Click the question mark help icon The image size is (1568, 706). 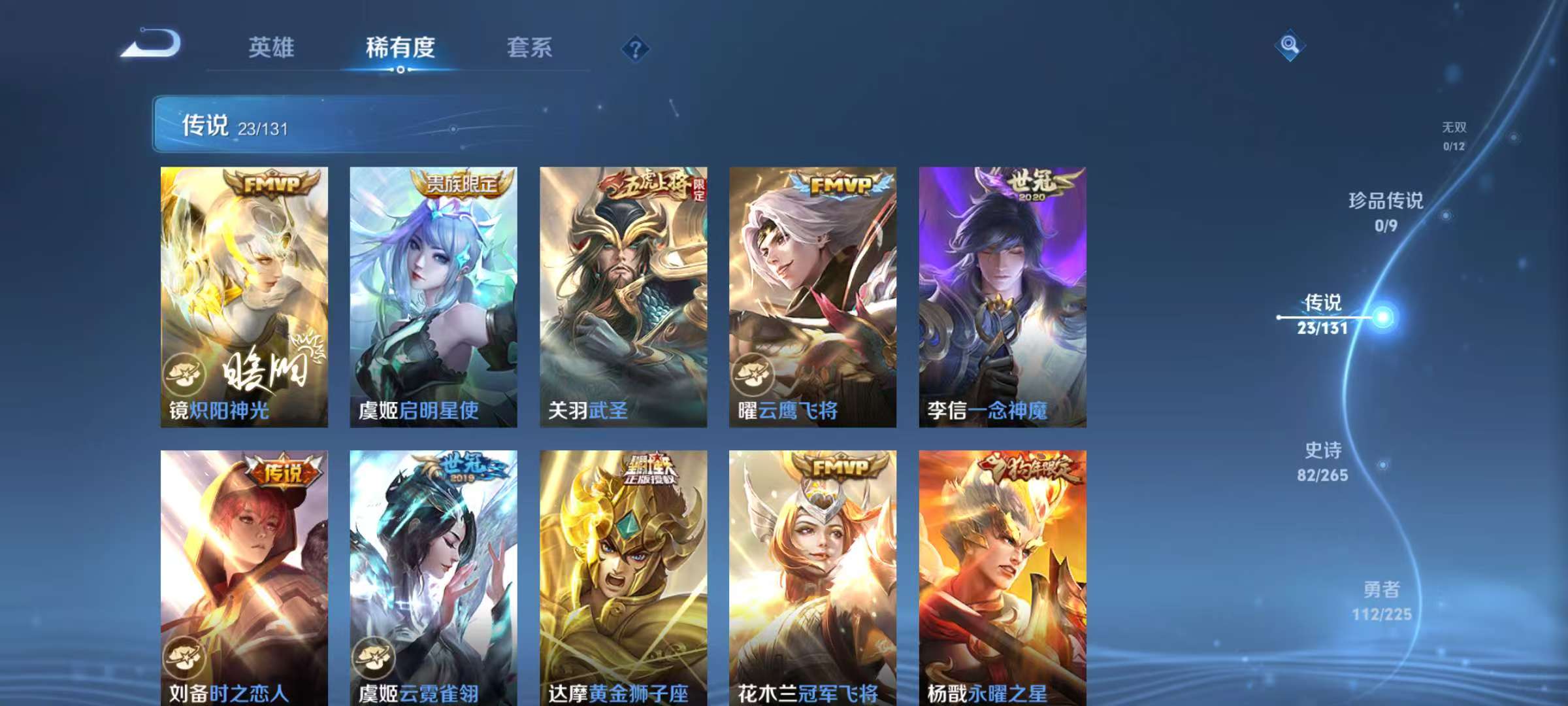[637, 48]
